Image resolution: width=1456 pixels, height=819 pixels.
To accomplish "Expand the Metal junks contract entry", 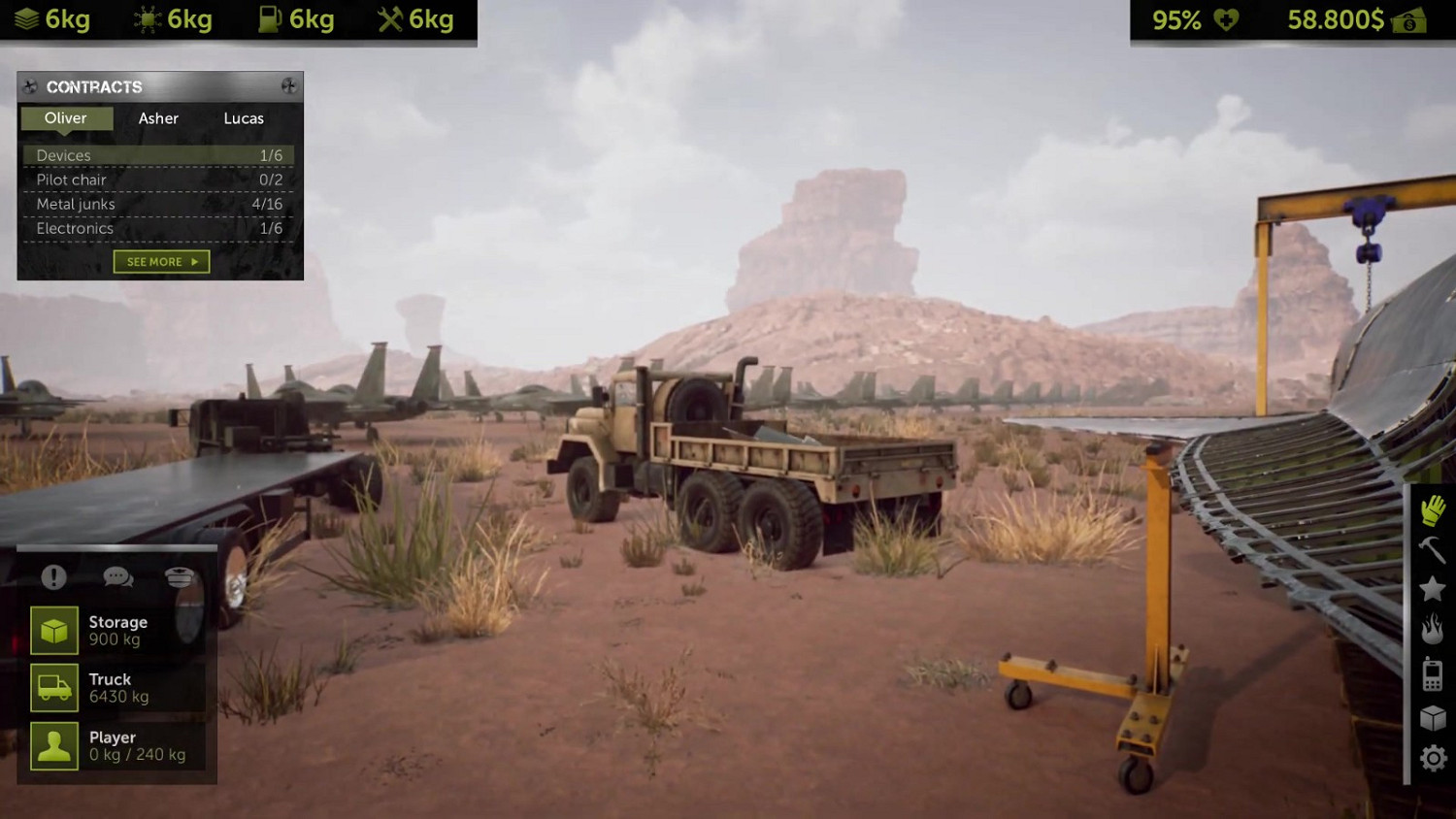I will point(158,204).
